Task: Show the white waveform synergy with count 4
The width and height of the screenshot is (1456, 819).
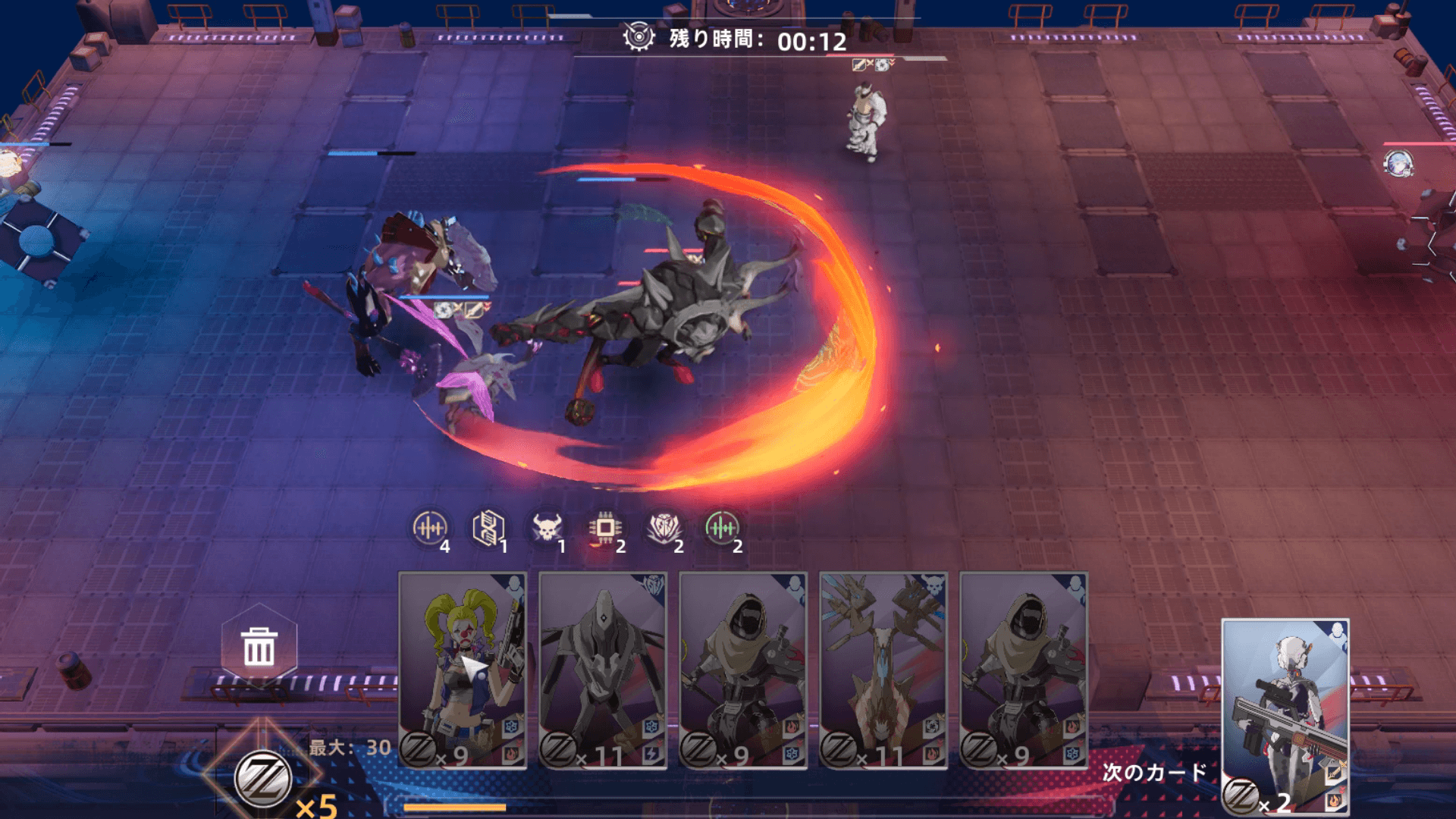Action: 430,528
